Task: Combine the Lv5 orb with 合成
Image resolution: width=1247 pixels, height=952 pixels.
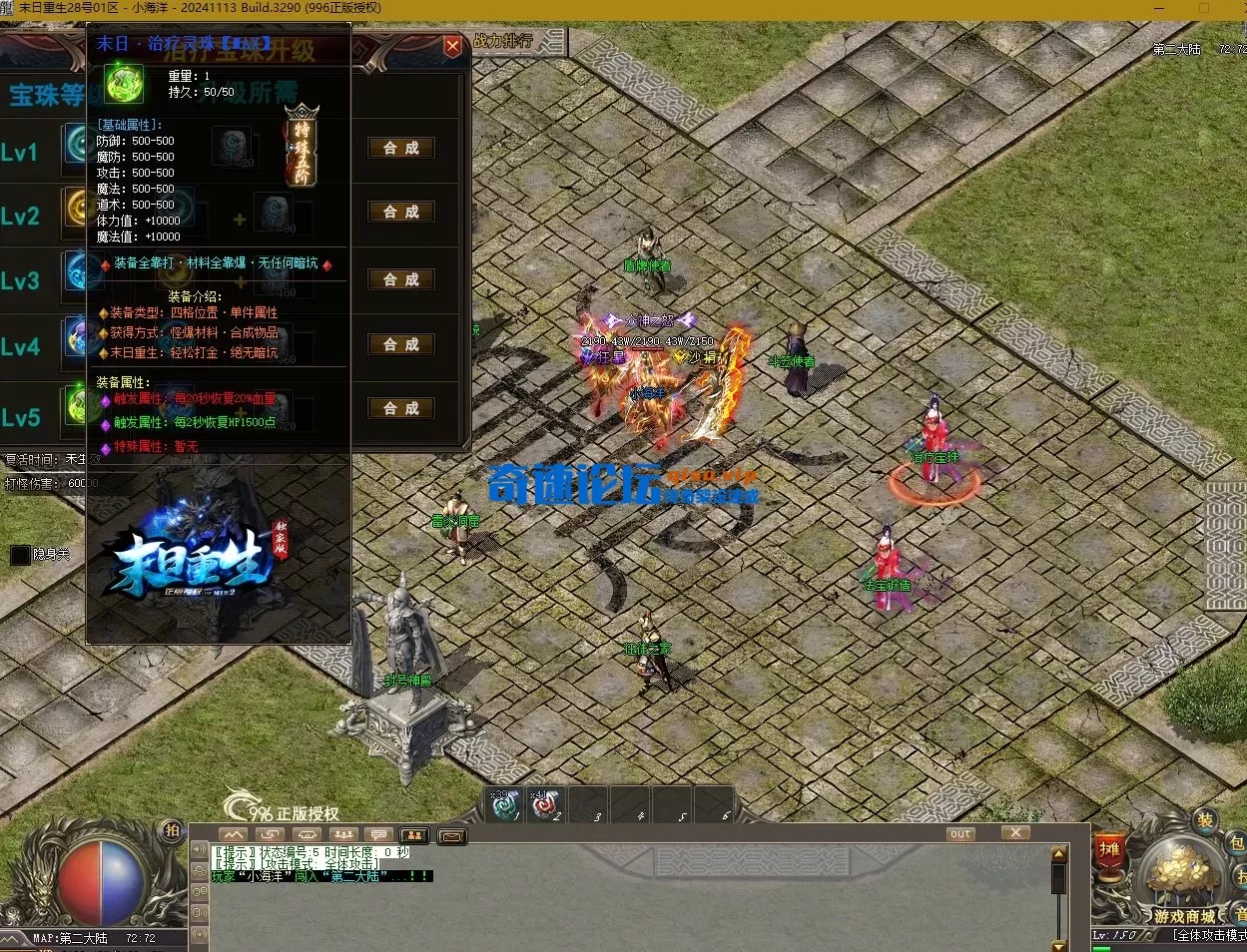Action: pyautogui.click(x=401, y=408)
